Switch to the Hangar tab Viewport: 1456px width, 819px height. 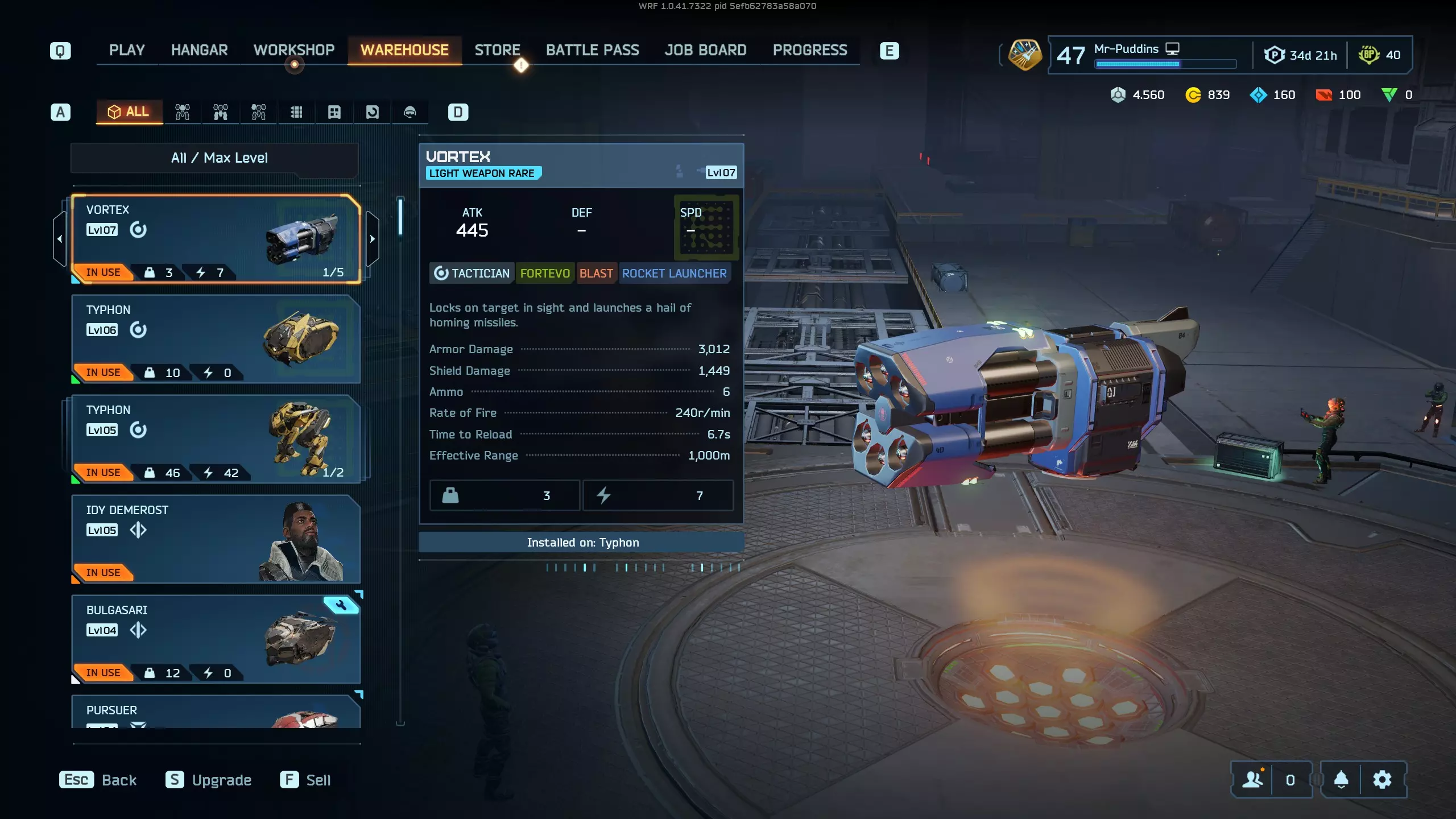199,50
